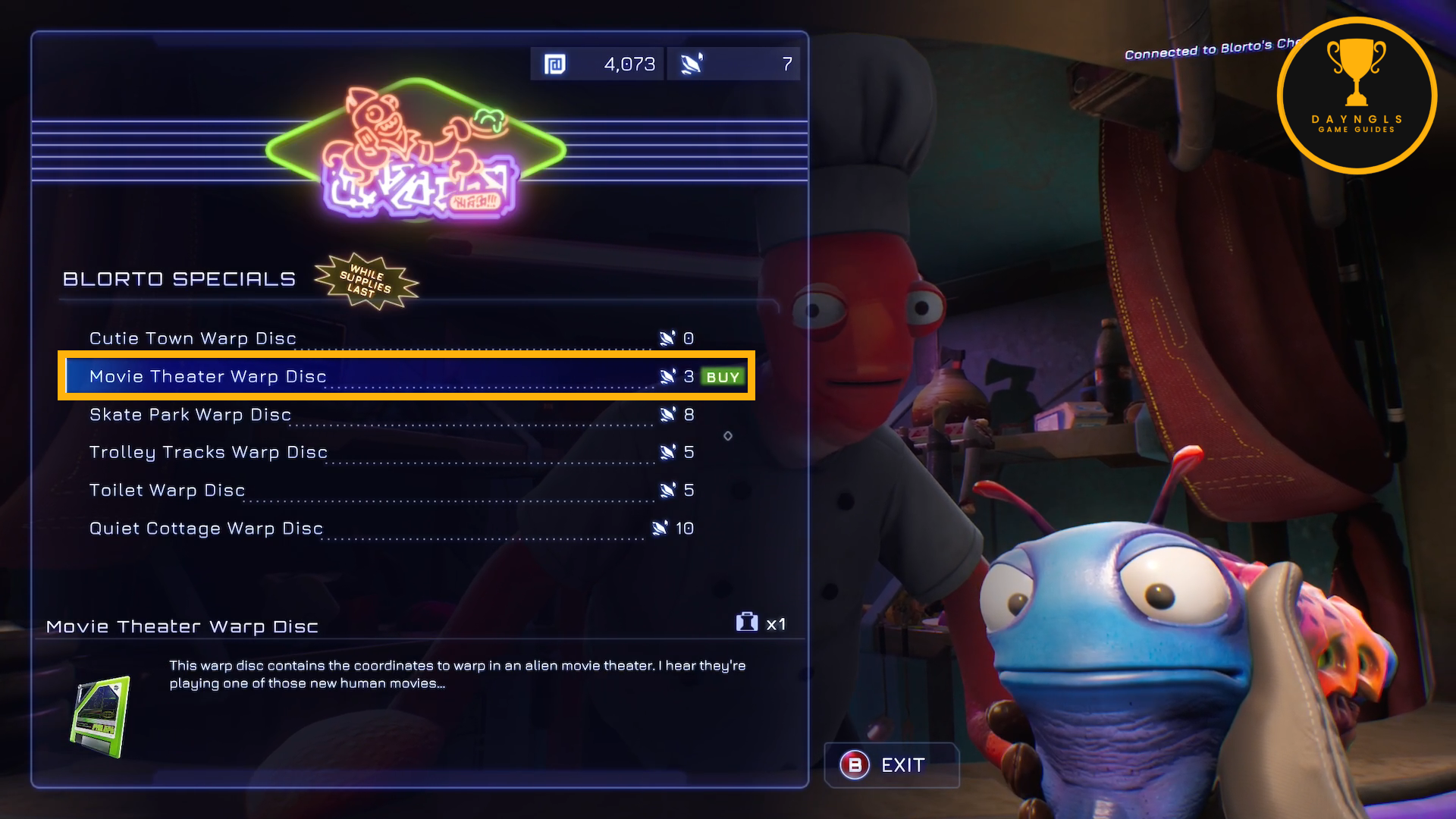Exit the Blorto shop menu
The width and height of the screenshot is (1456, 819).
[890, 765]
